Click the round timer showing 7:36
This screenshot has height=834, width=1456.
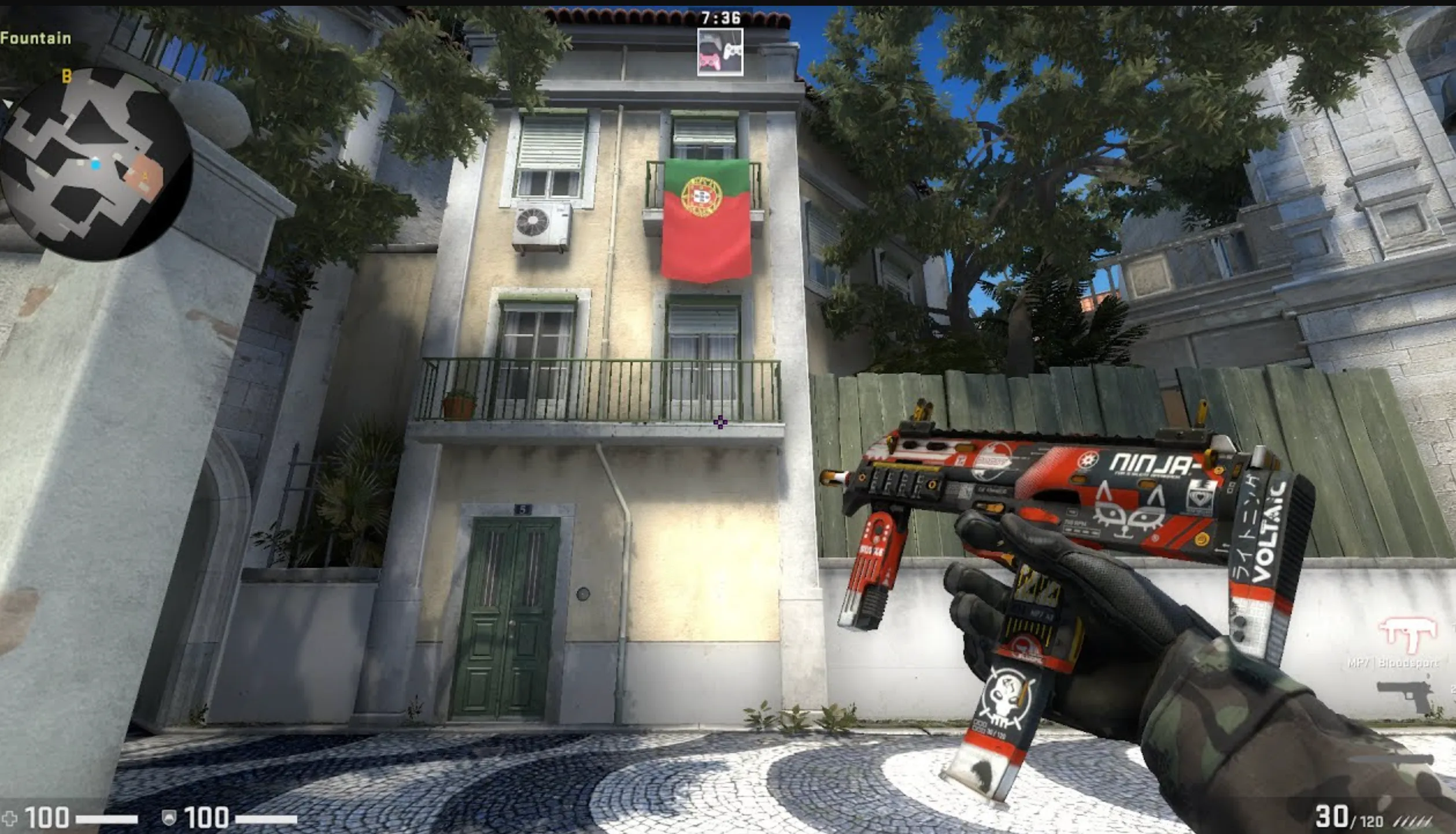click(720, 18)
